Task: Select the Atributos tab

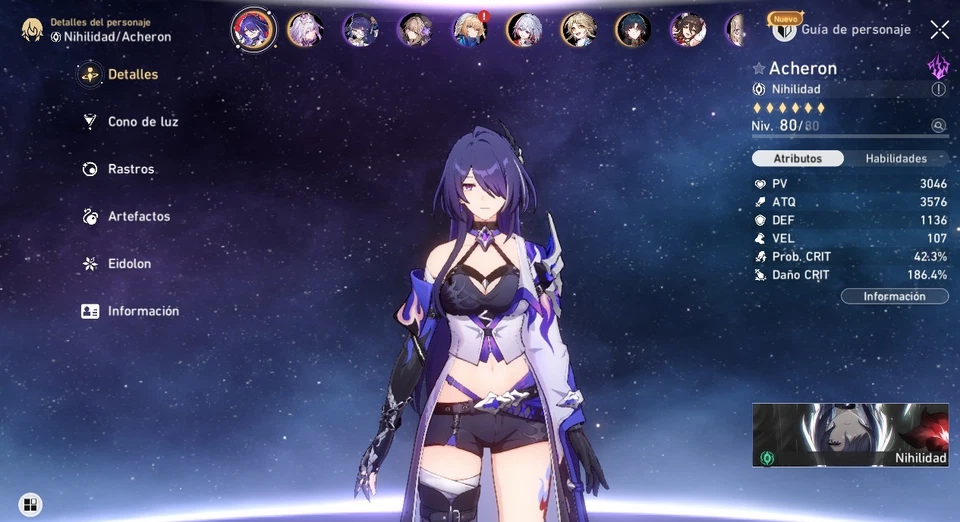Action: pyautogui.click(x=798, y=158)
